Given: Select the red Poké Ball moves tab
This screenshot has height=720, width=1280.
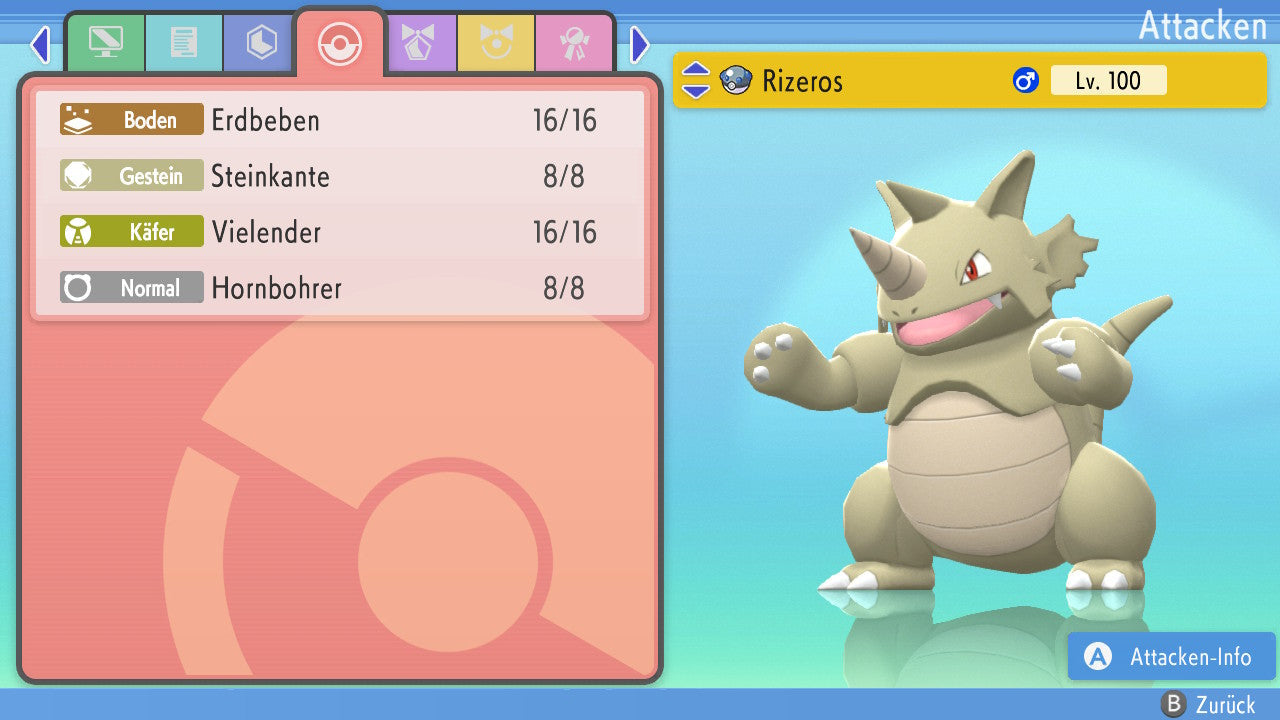Looking at the screenshot, I should tap(339, 43).
